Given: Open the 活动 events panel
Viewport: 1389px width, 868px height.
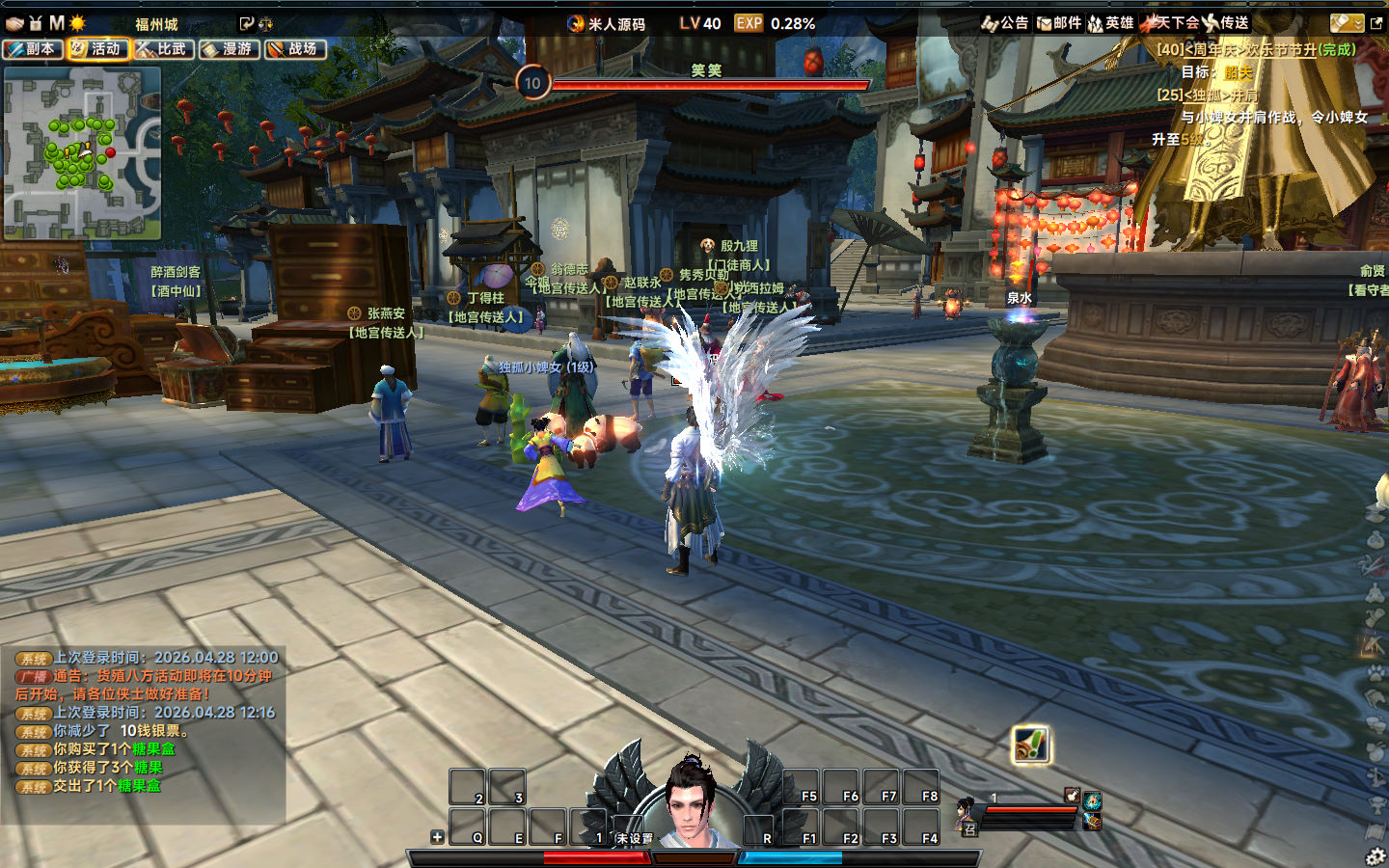Looking at the screenshot, I should (x=97, y=49).
